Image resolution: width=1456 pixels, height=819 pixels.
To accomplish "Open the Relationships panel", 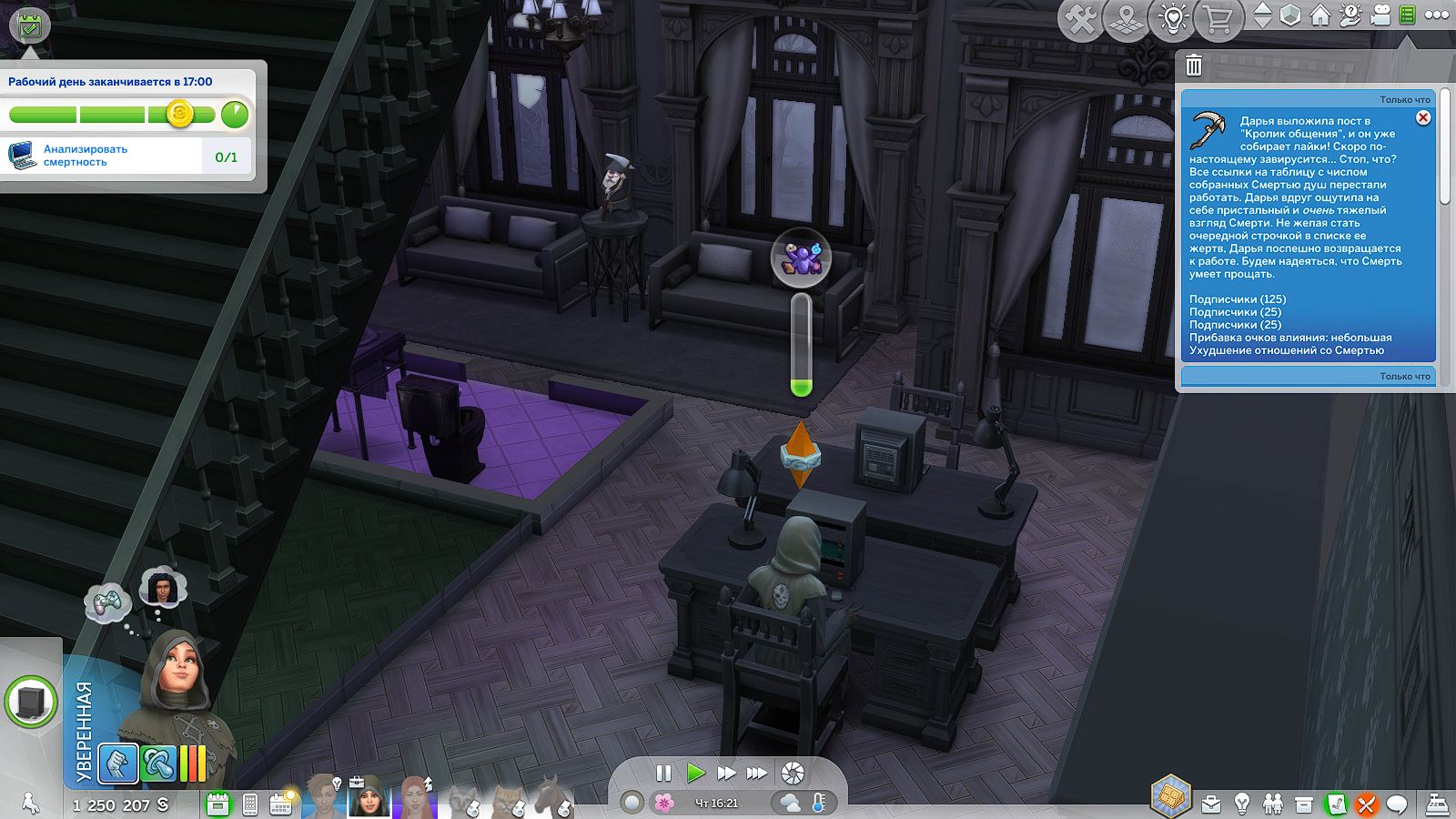I will (x=1273, y=804).
